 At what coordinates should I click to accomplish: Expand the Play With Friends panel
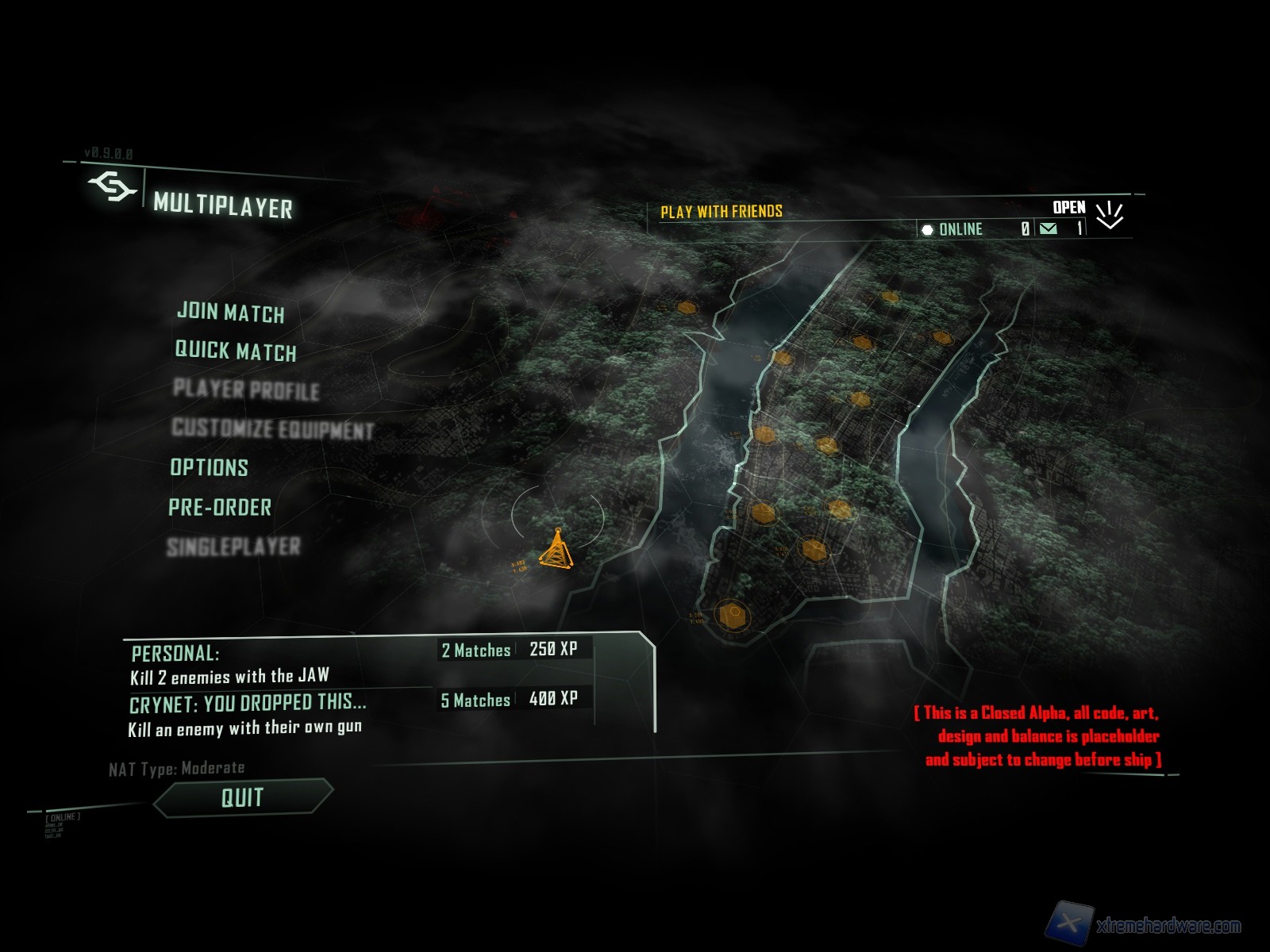click(1108, 214)
